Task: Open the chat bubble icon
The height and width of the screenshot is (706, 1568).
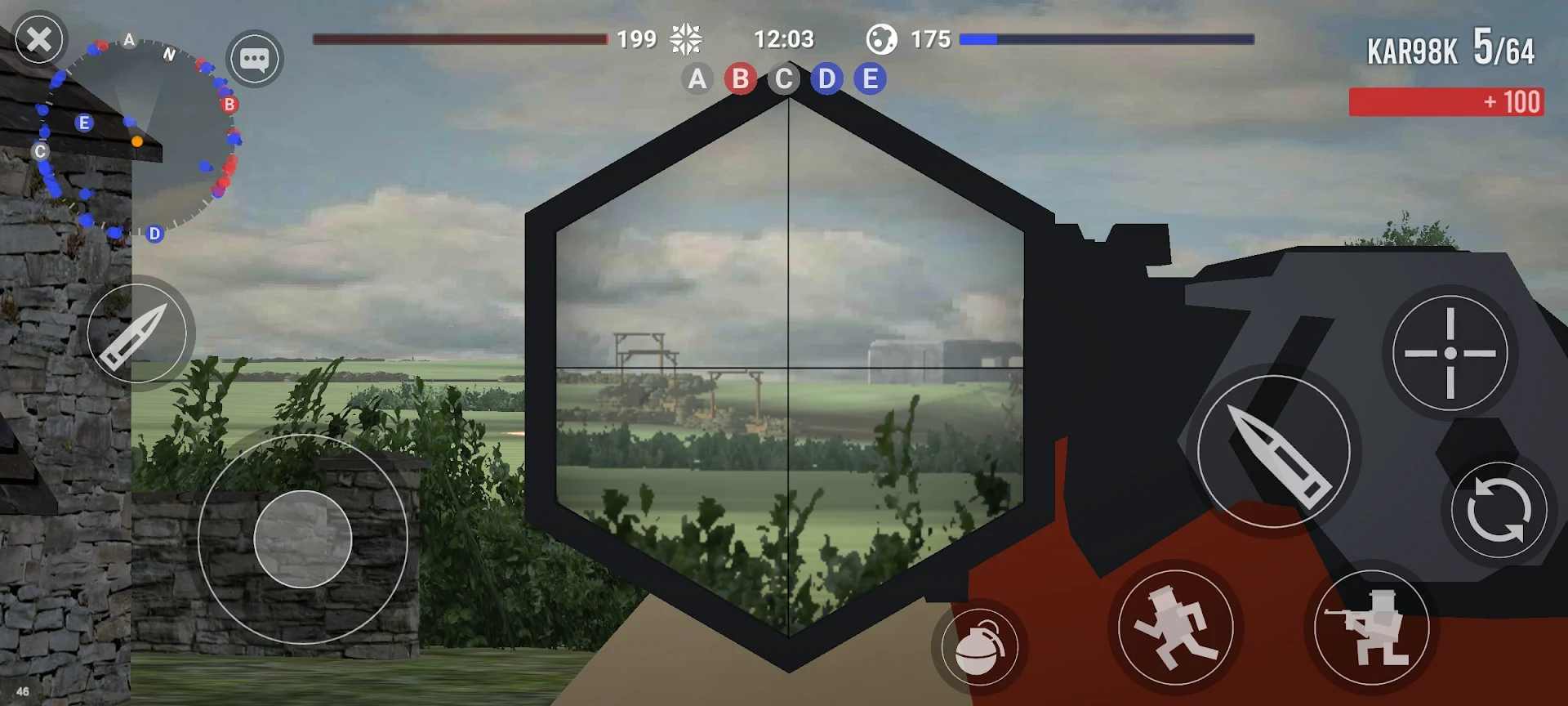Action: tap(256, 59)
